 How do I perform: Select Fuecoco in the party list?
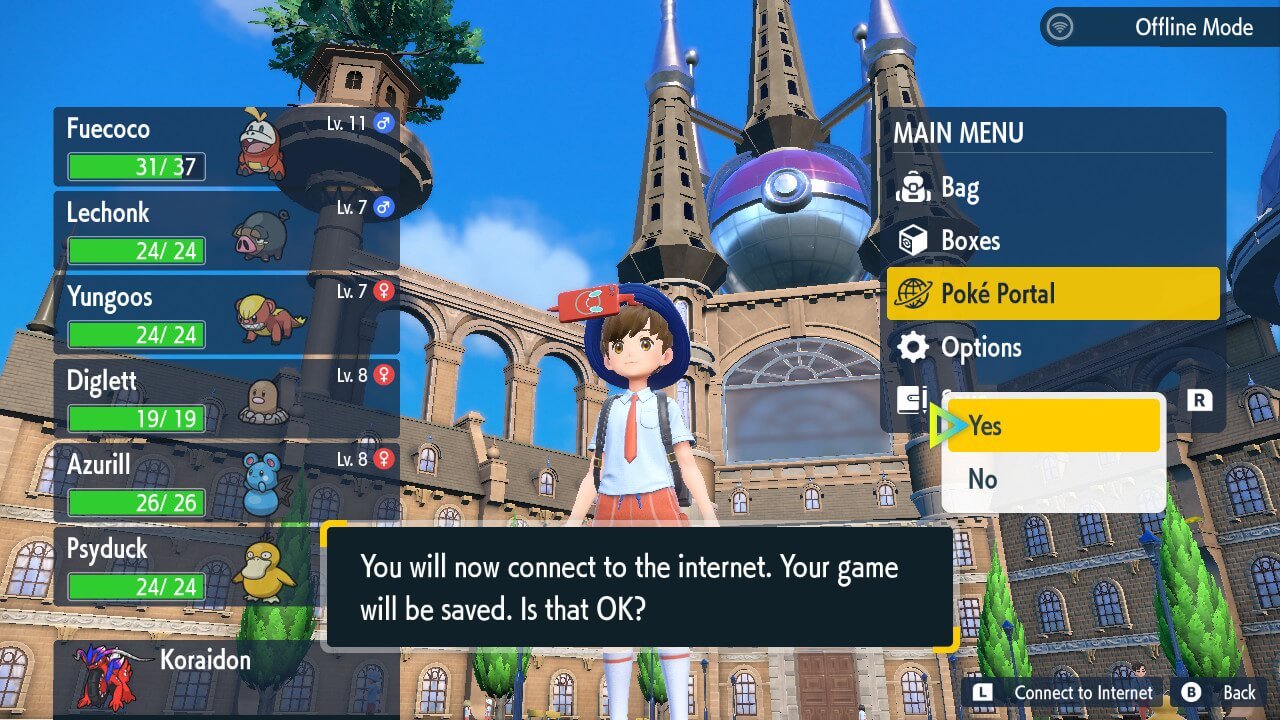coord(226,147)
